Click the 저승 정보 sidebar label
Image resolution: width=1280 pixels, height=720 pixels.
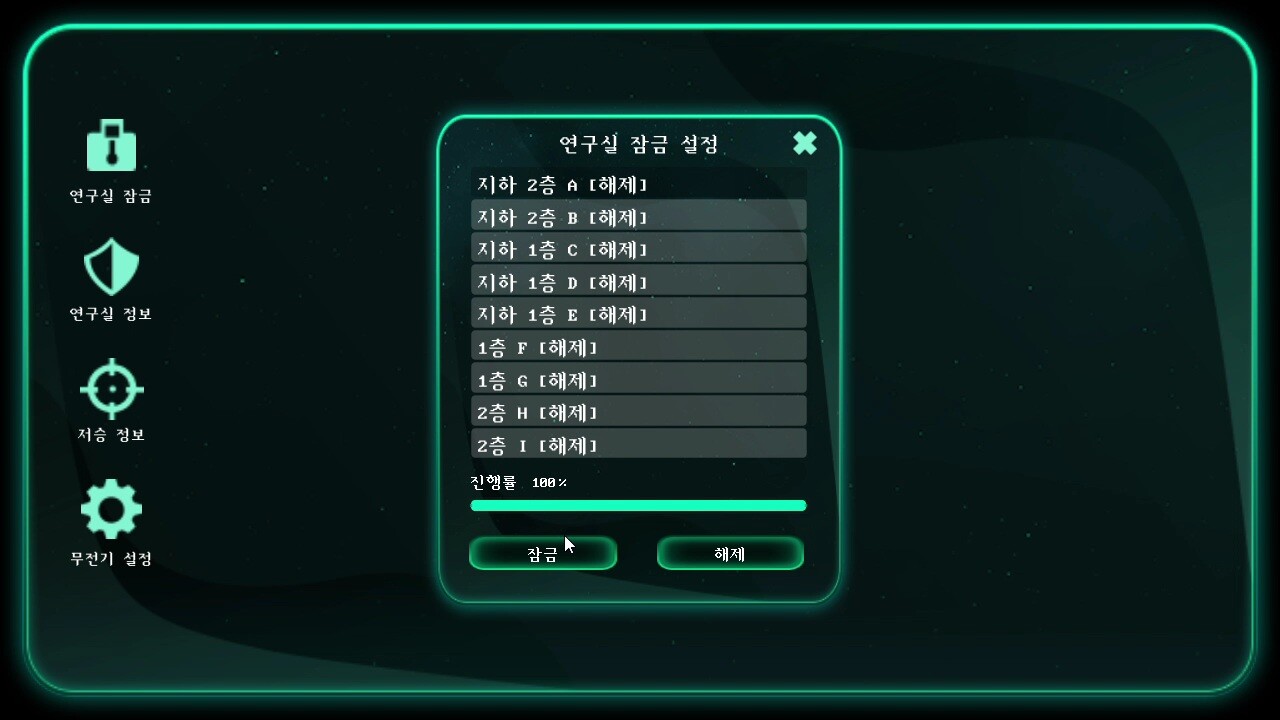[x=110, y=435]
